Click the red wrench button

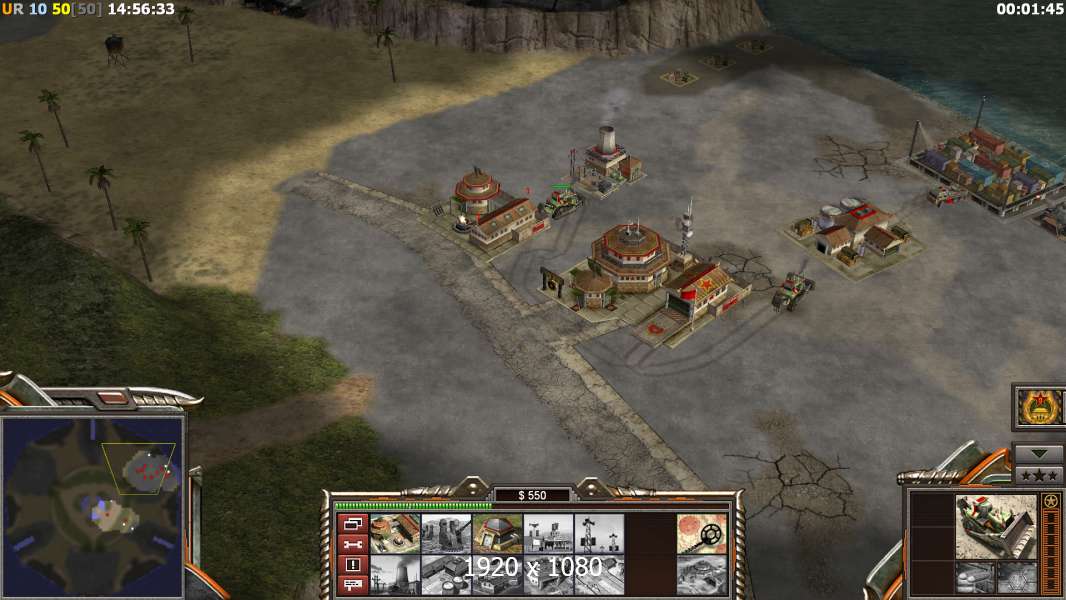[x=352, y=544]
